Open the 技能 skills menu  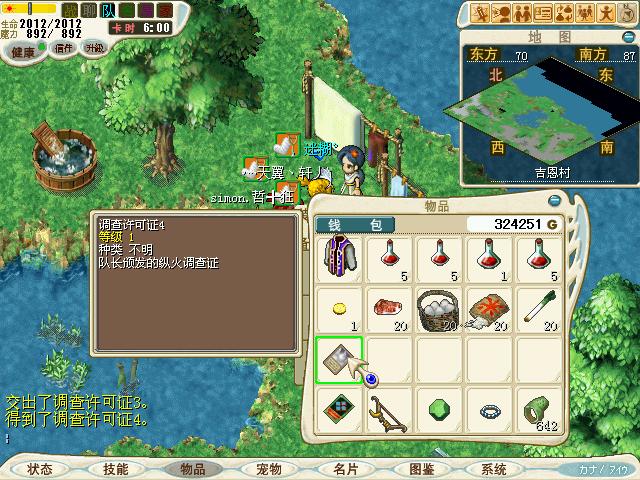coord(115,469)
